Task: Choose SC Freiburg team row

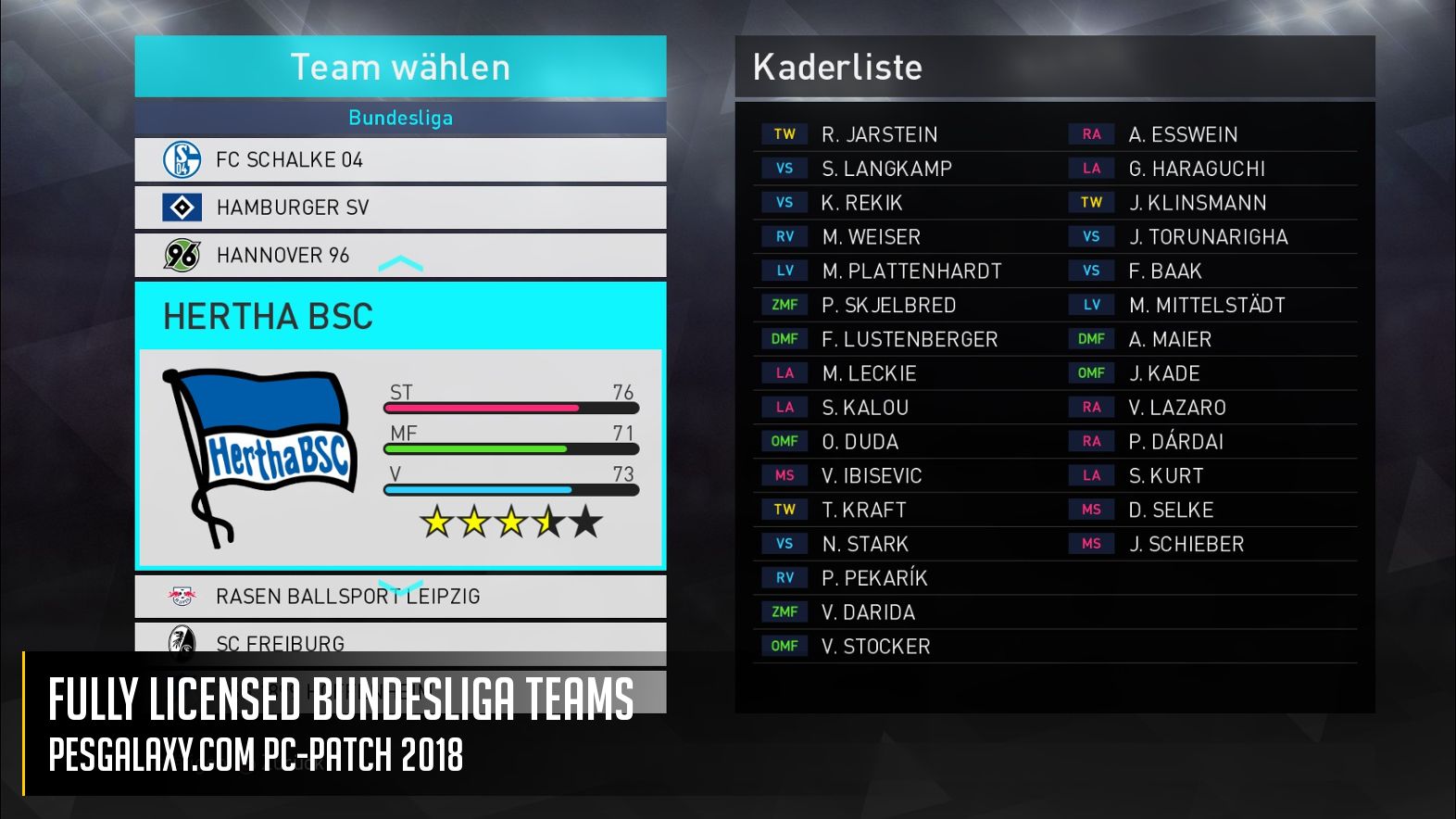Action: click(400, 639)
